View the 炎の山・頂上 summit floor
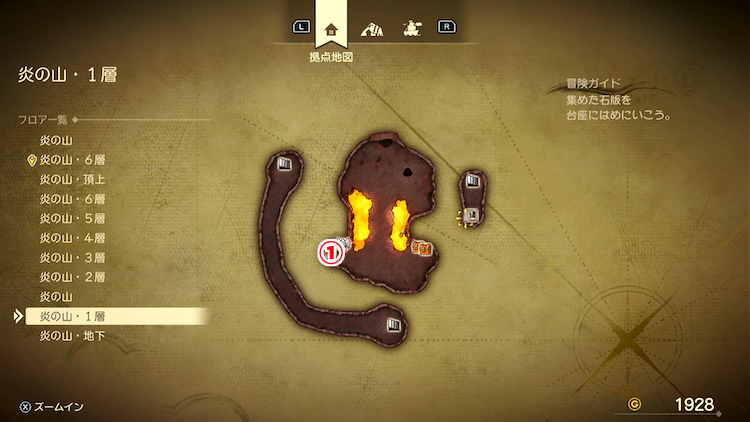Image resolution: width=750 pixels, height=422 pixels. (x=73, y=179)
